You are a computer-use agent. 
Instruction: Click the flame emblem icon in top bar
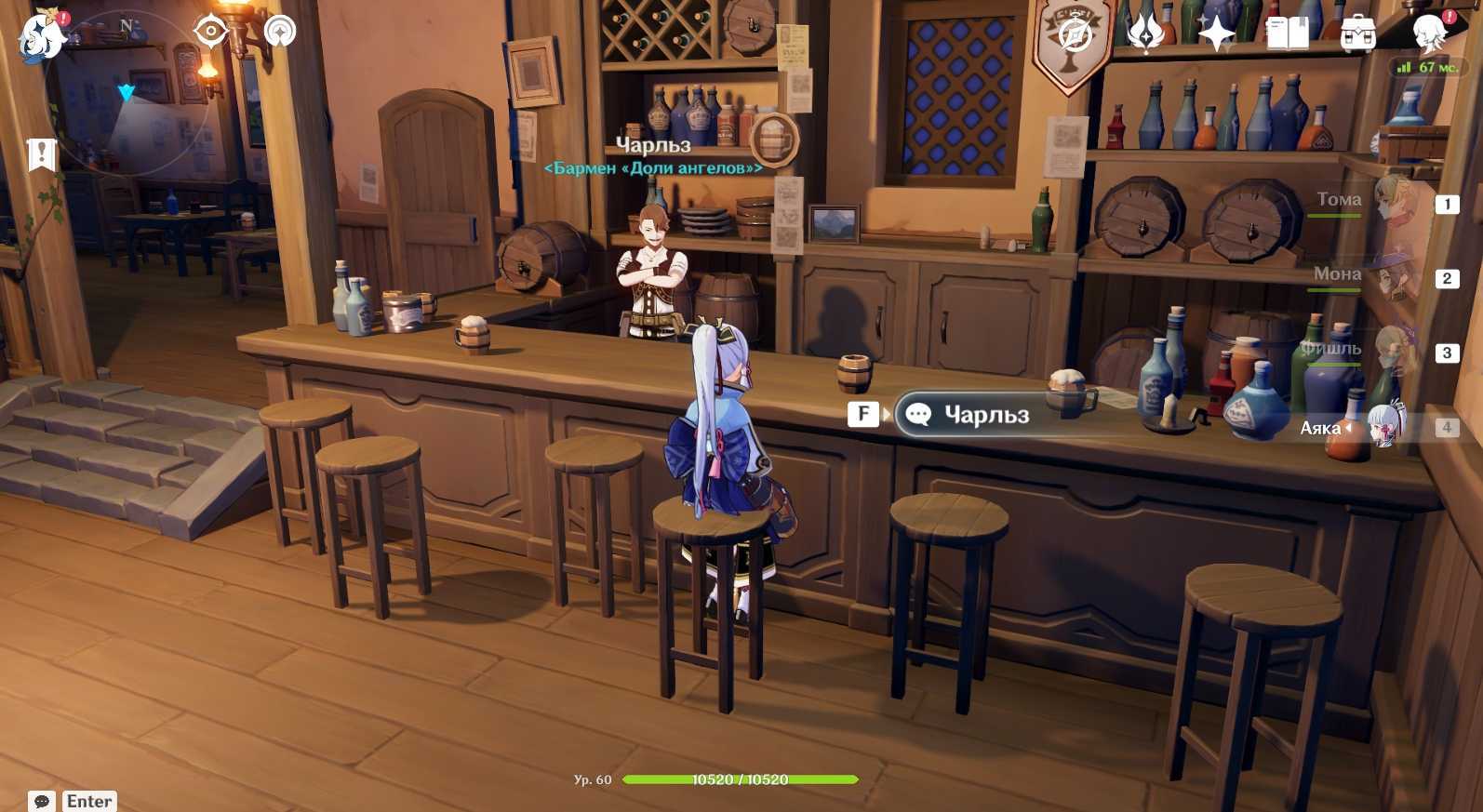[1145, 33]
